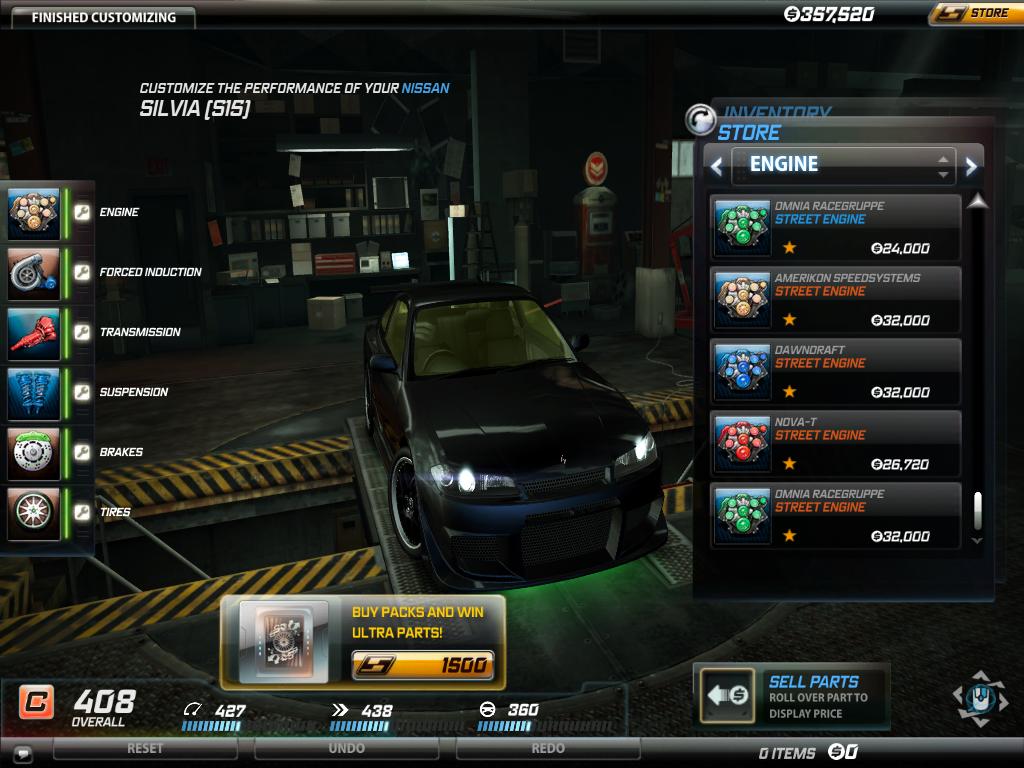Viewport: 1024px width, 768px height.
Task: Undo the last customization change
Action: click(346, 748)
